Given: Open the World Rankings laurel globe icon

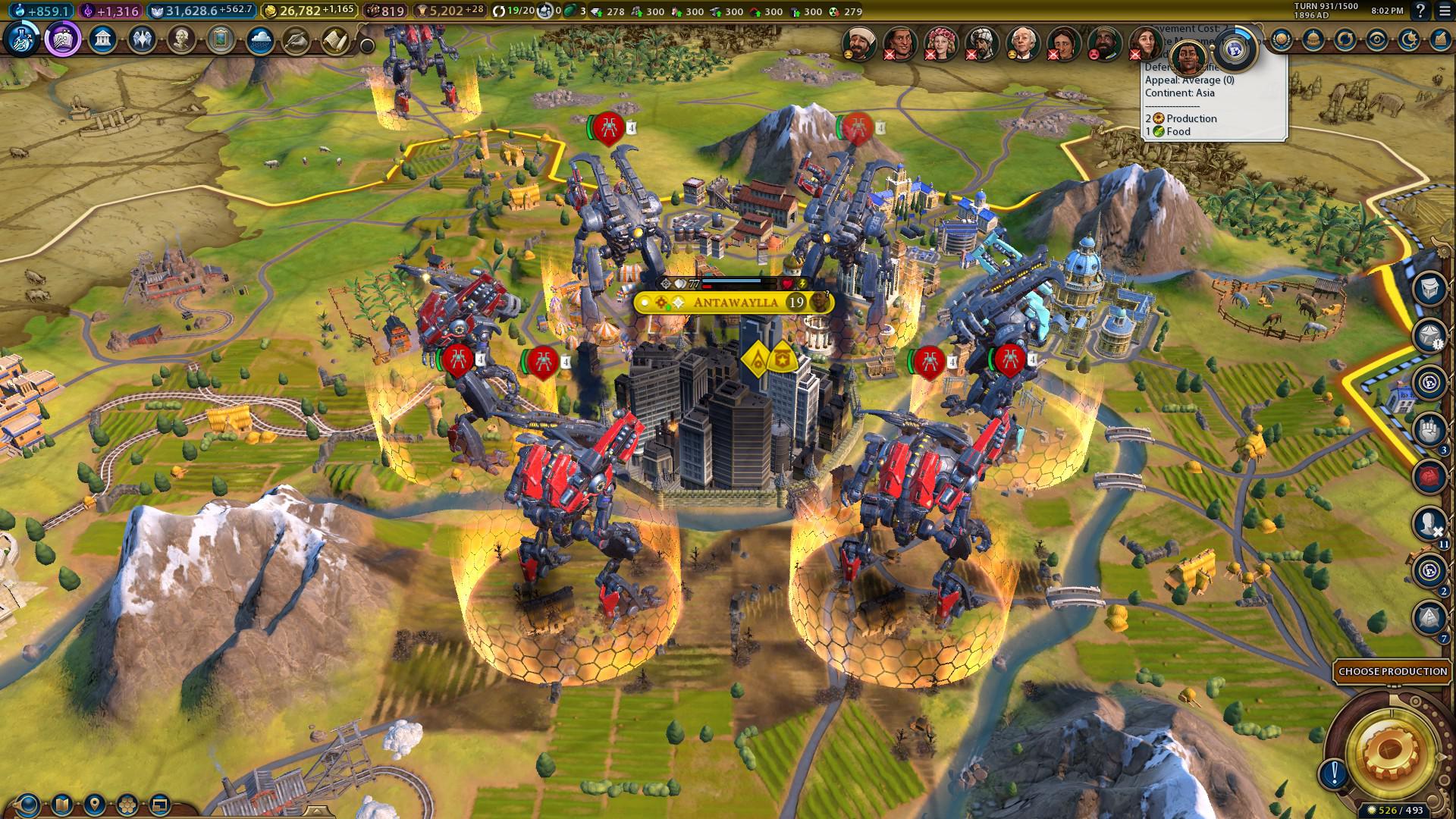Looking at the screenshot, I should 1281,39.
